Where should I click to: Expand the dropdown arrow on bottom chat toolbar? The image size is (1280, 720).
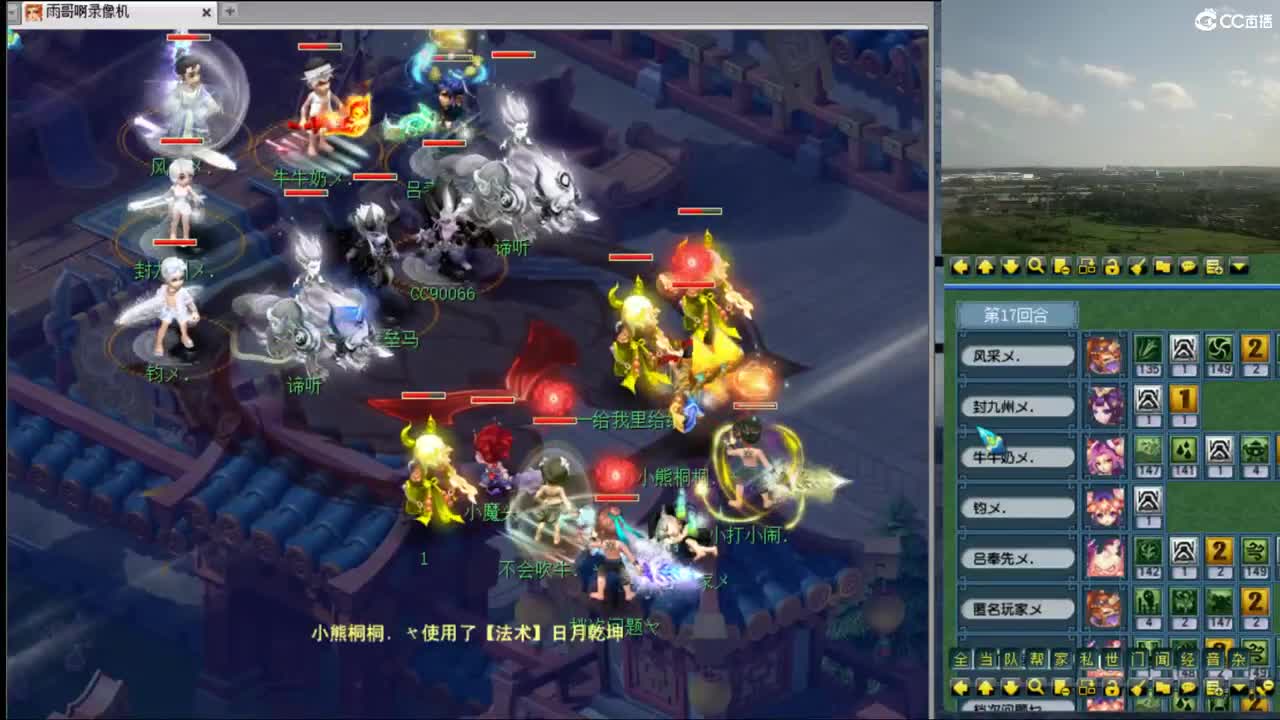(x=1239, y=688)
